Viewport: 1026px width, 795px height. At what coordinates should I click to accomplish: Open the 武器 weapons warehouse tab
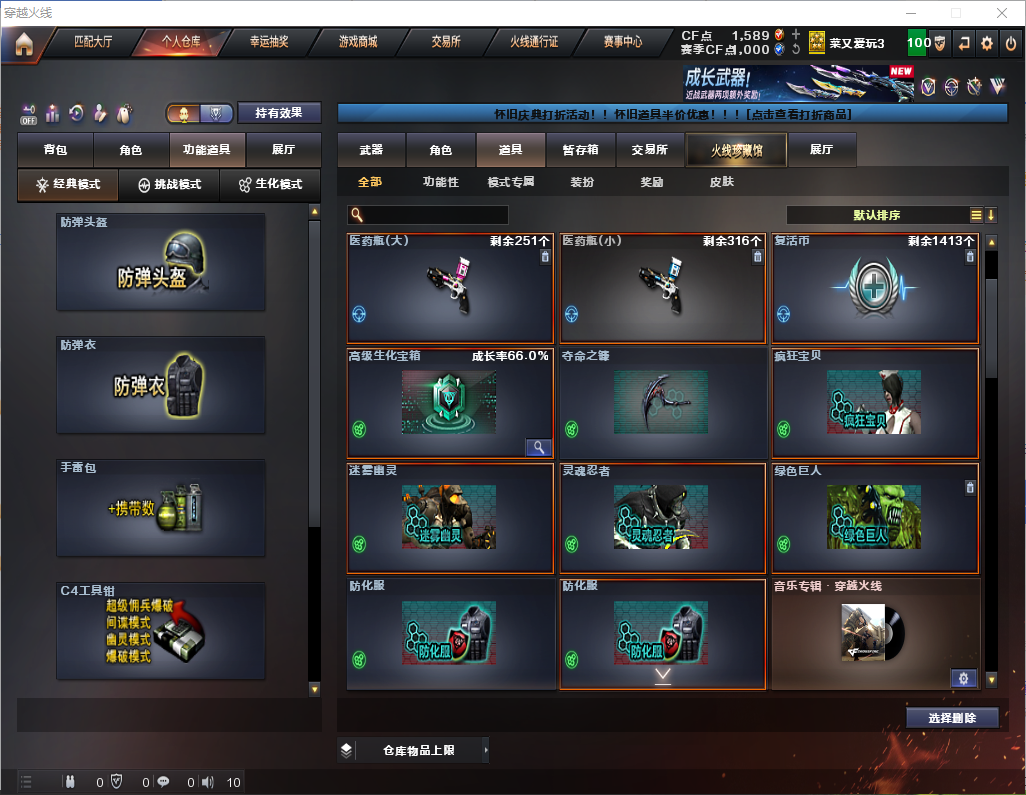[x=371, y=150]
